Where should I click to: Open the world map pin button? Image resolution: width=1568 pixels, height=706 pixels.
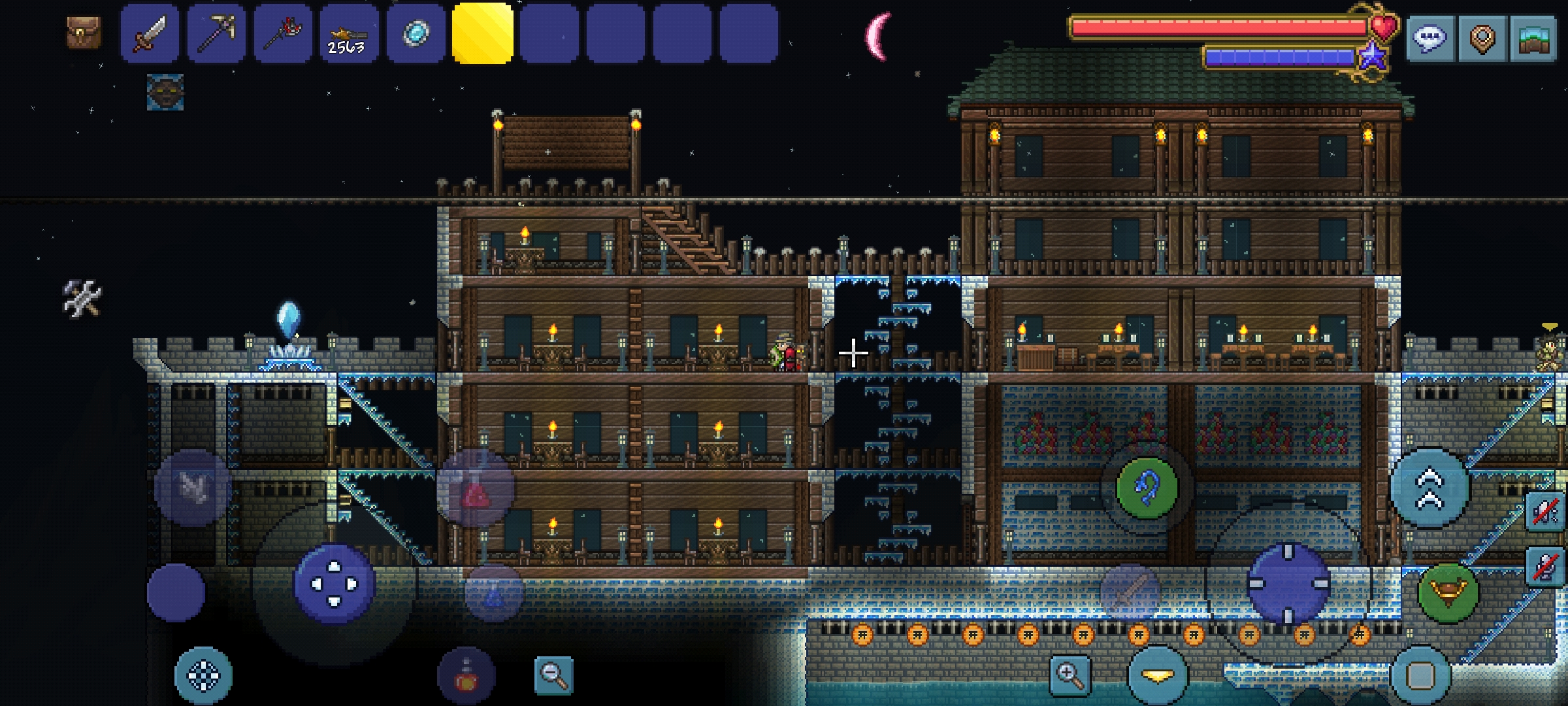click(x=1482, y=39)
